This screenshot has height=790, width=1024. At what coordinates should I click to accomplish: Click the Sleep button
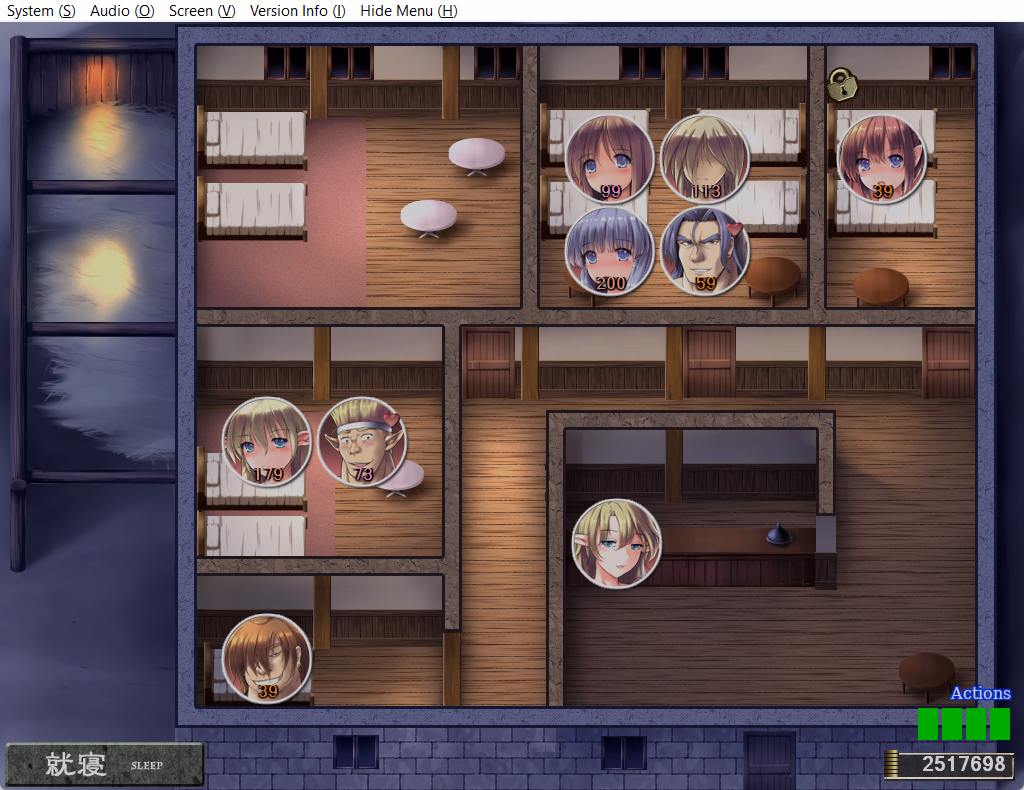coord(104,765)
